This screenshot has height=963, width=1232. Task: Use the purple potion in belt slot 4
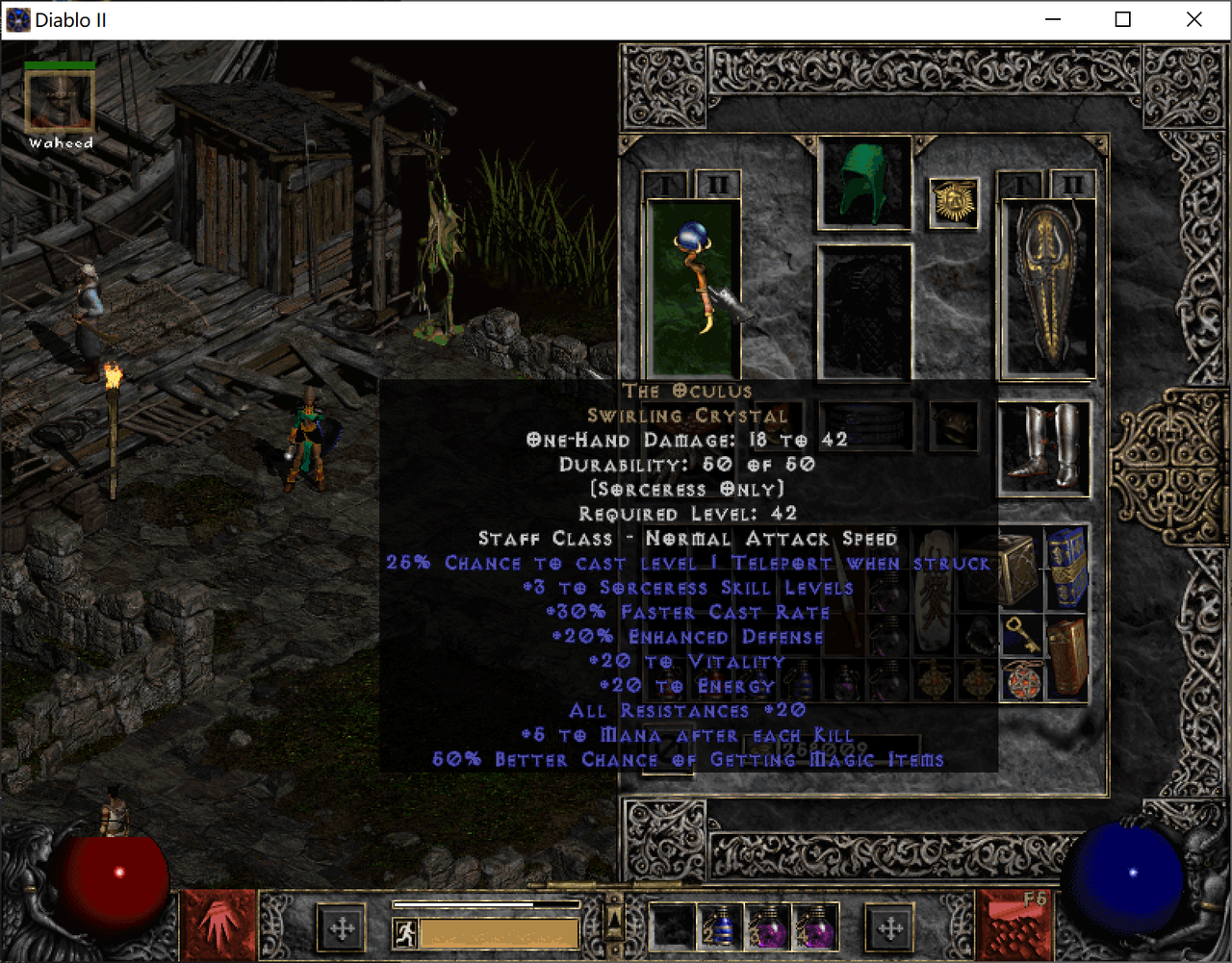(816, 927)
